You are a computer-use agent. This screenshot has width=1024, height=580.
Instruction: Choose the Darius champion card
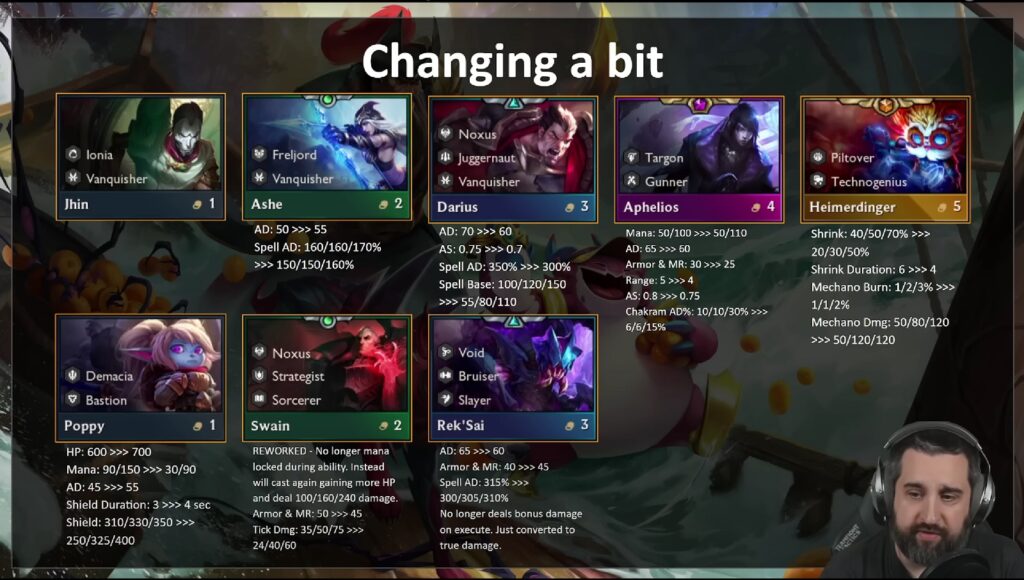[x=513, y=157]
